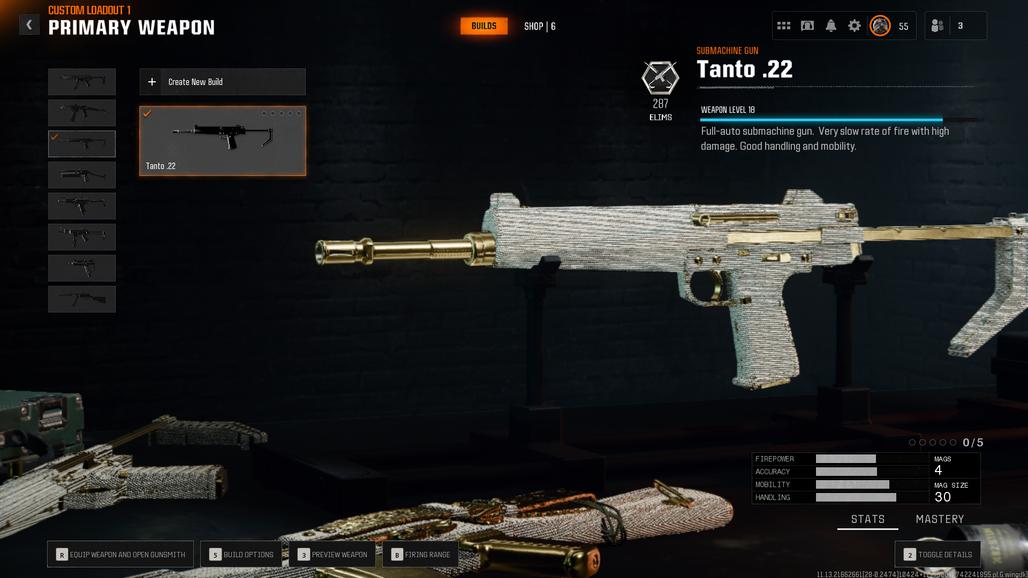Open the social party icon
1028x578 pixels.
(x=936, y=26)
